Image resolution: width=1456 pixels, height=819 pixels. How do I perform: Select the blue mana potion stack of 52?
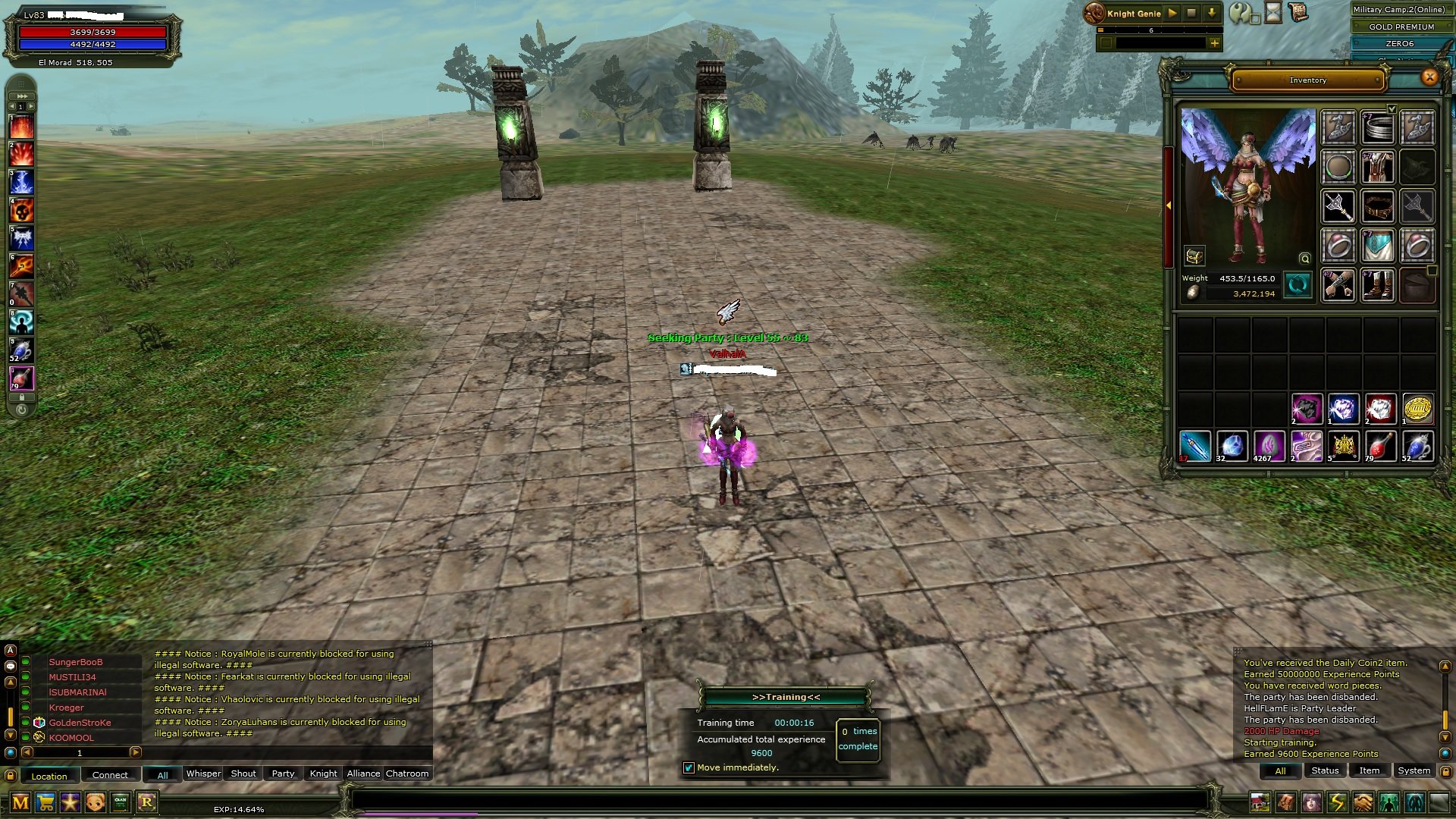[x=1417, y=447]
